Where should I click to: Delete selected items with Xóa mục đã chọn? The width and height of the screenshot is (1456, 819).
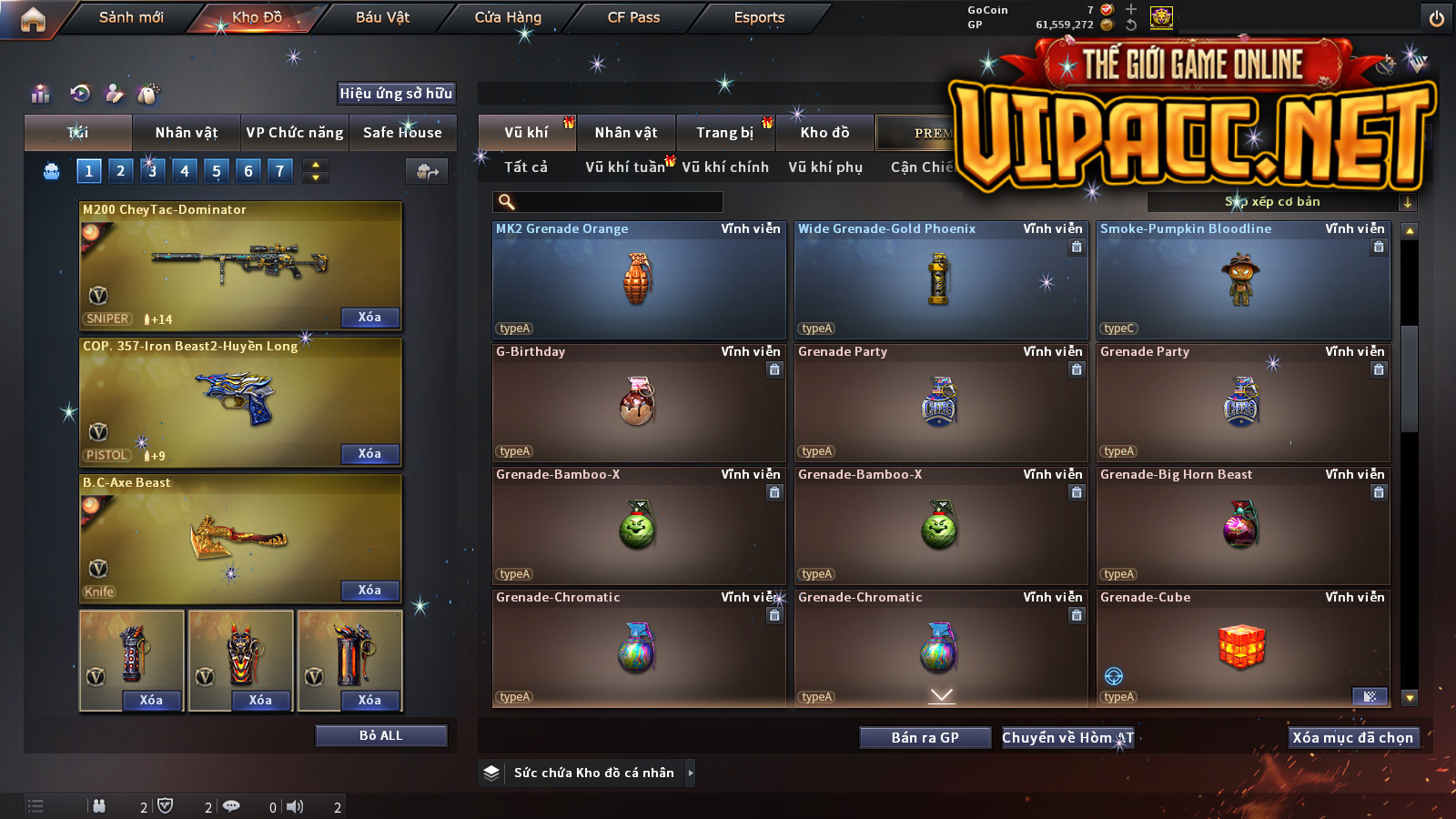click(x=1352, y=738)
